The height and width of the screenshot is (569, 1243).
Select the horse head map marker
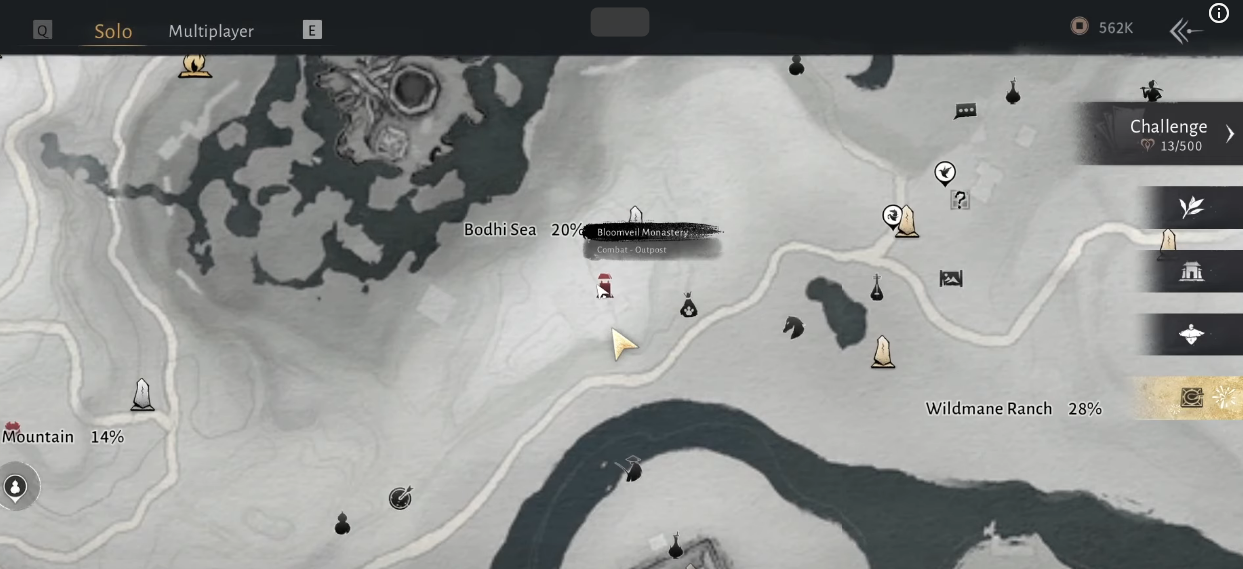click(x=793, y=327)
